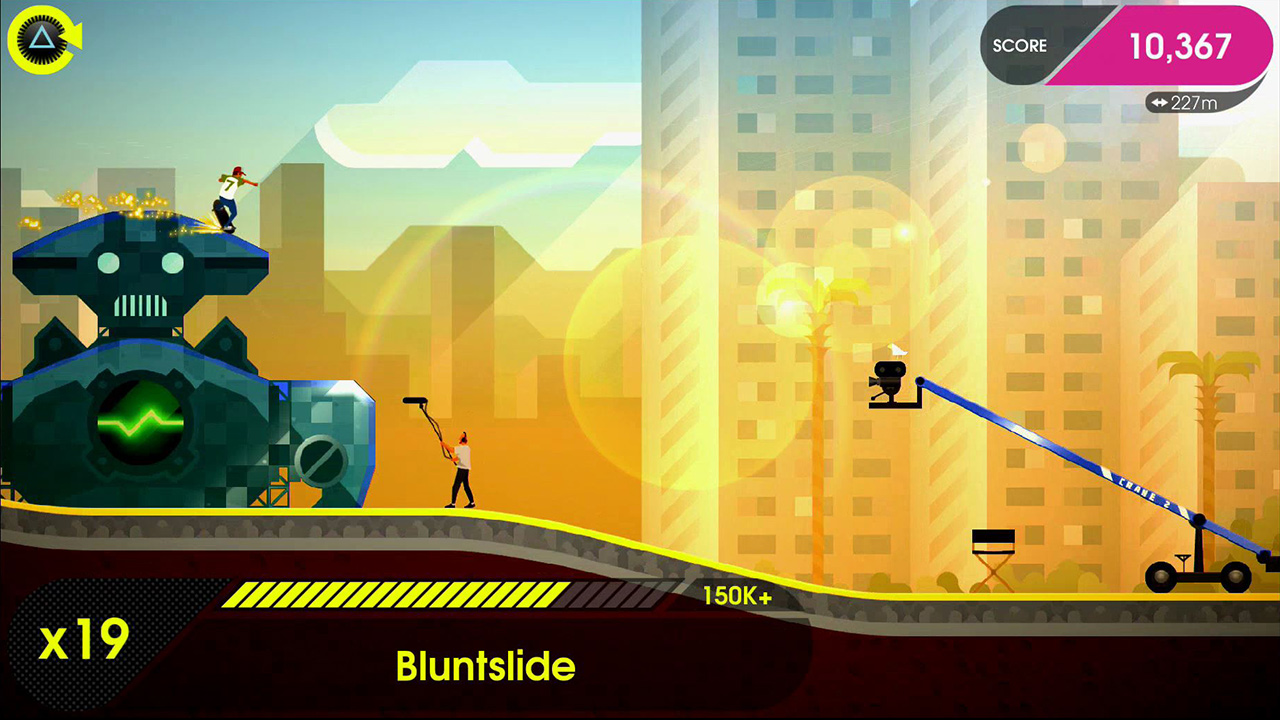Image resolution: width=1280 pixels, height=720 pixels.
Task: Click the white bird perched on the camera
Action: pyautogui.click(x=897, y=351)
